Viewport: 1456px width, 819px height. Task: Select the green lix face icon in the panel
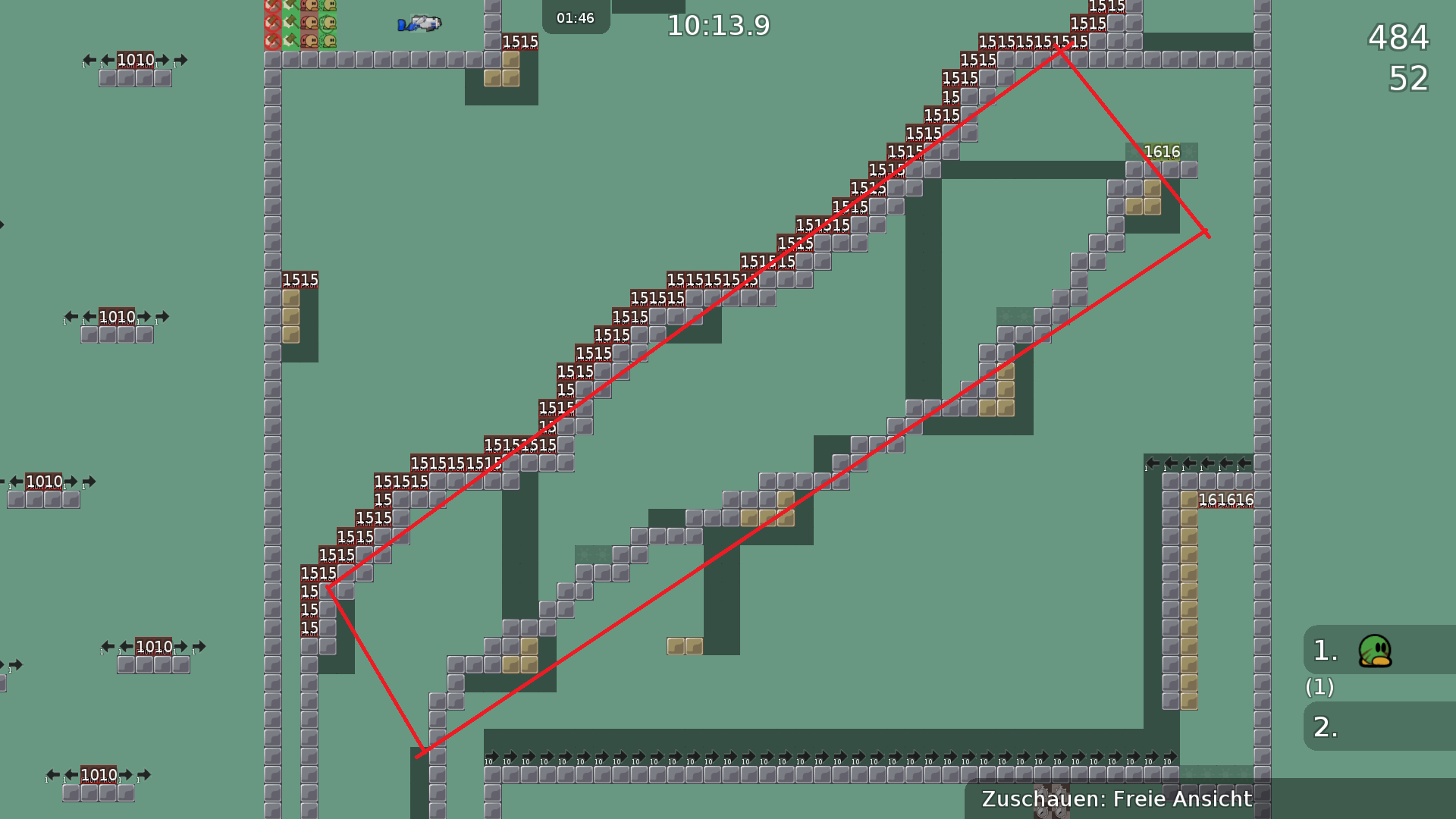pos(328,23)
